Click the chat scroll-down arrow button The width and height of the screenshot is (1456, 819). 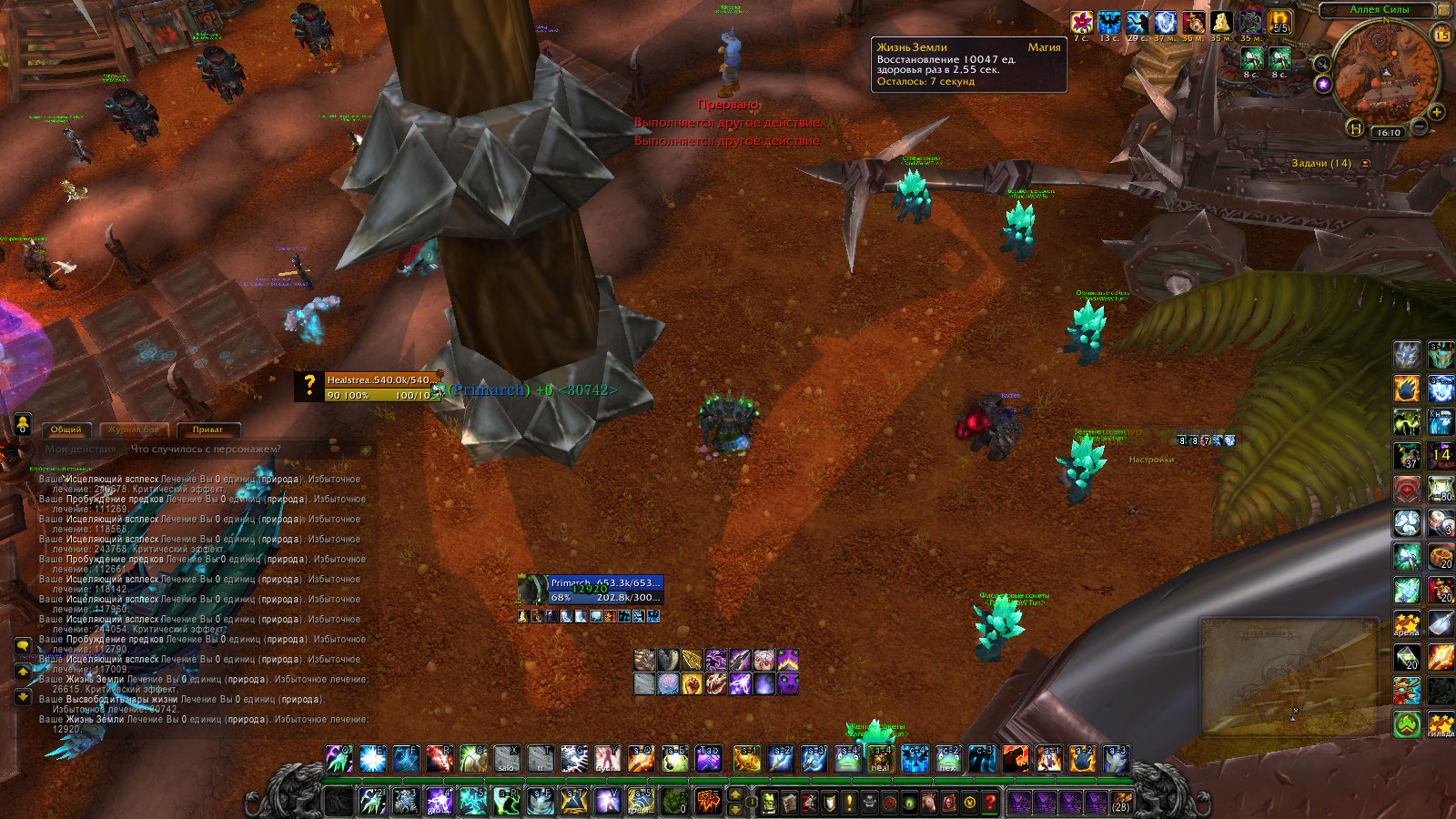[x=23, y=697]
